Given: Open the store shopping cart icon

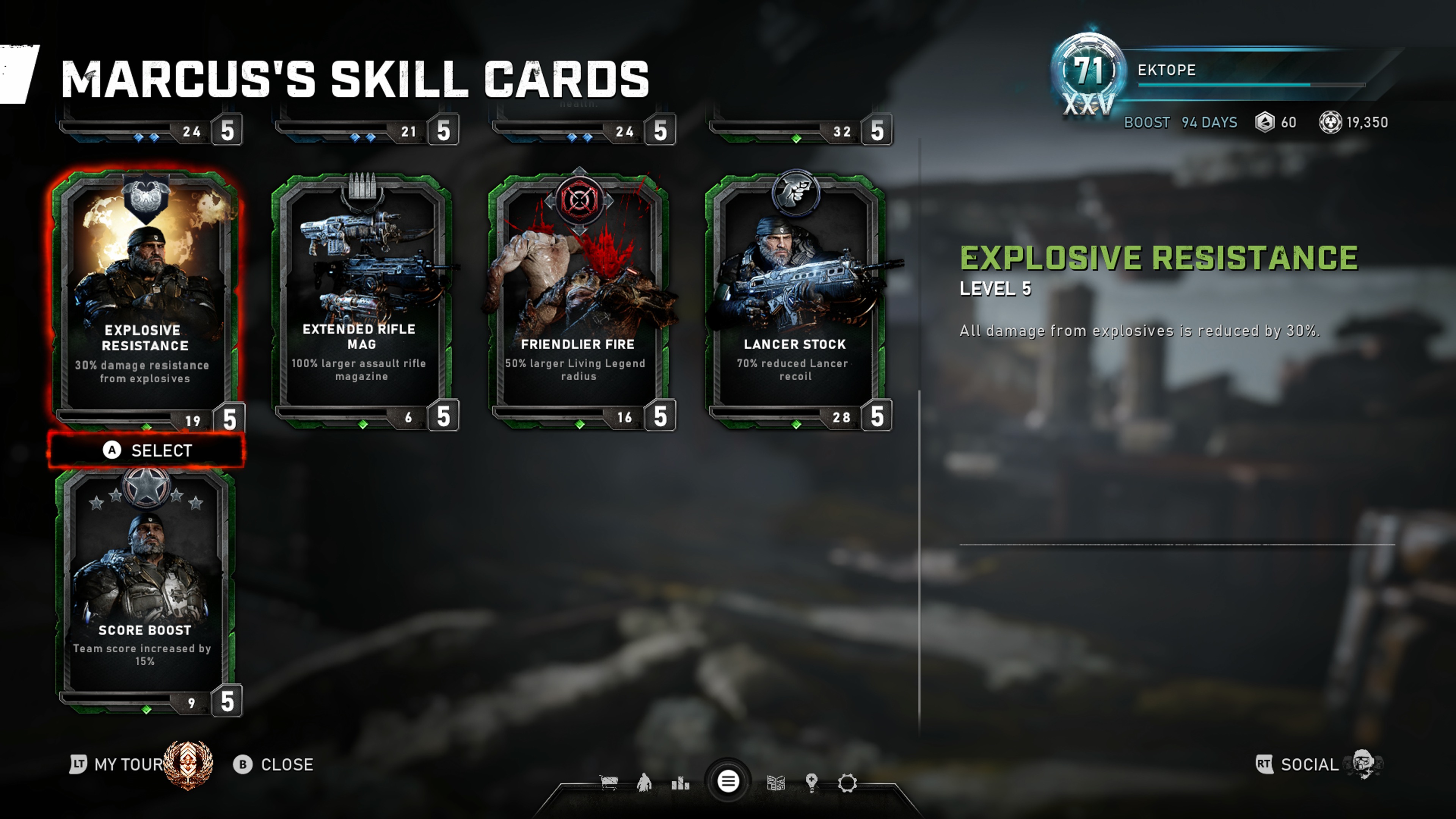Looking at the screenshot, I should pos(609,783).
